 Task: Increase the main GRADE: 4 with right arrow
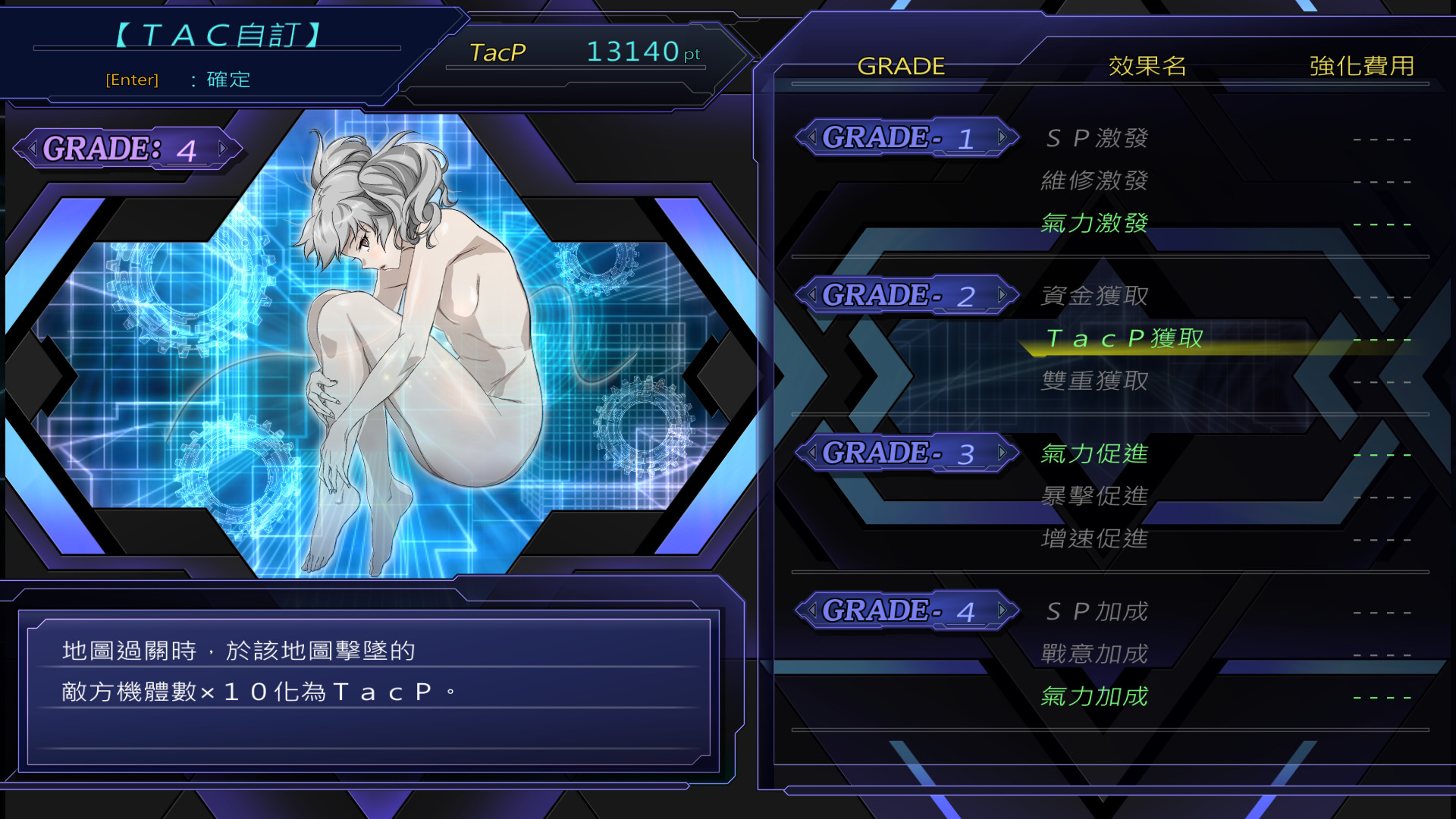[222, 149]
